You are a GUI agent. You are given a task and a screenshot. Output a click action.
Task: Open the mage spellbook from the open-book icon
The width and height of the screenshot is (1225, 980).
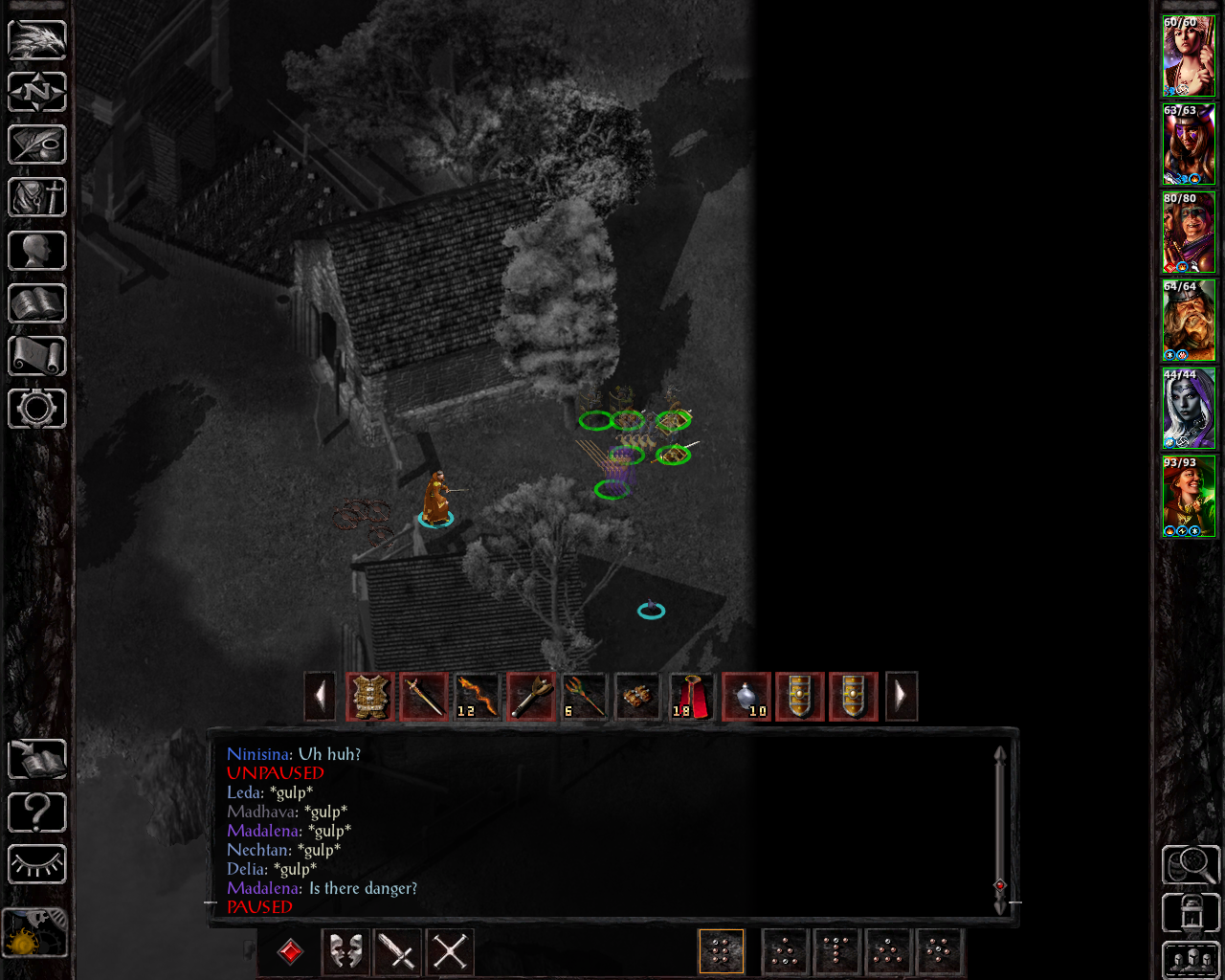(x=37, y=303)
